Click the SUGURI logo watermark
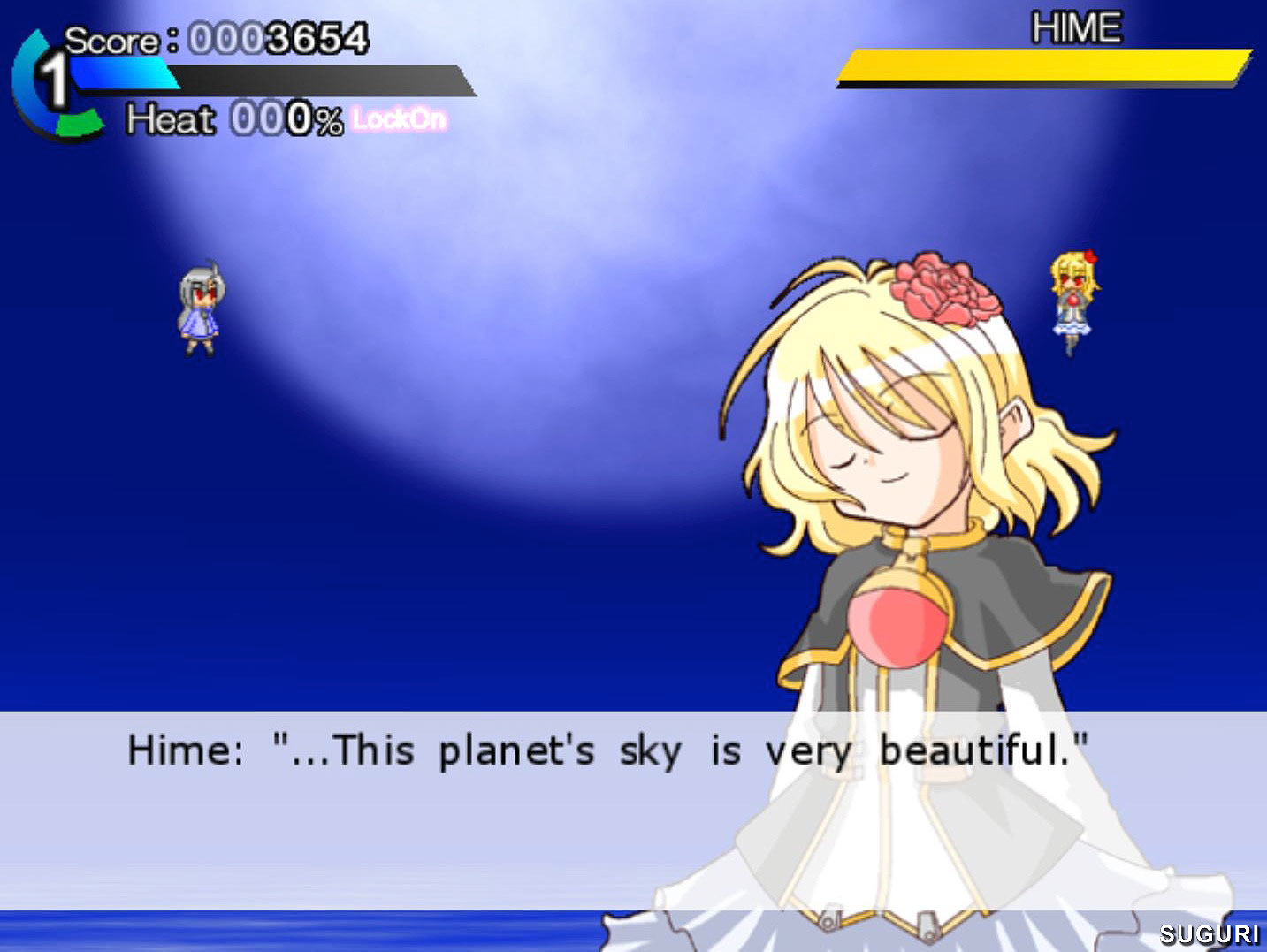The width and height of the screenshot is (1267, 952). [1210, 933]
